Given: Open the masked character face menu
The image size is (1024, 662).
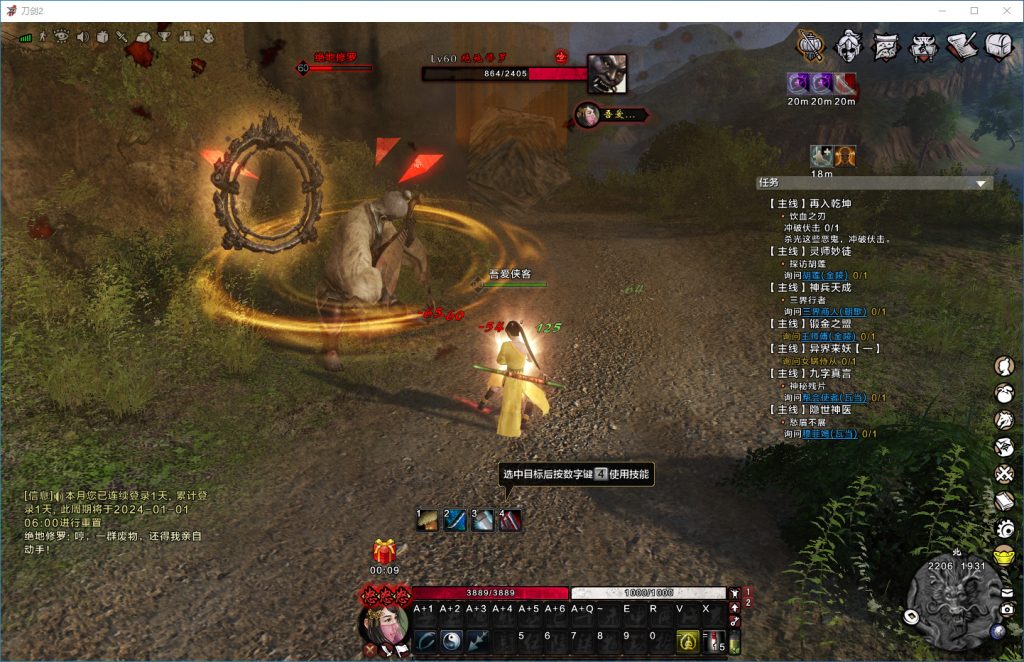Looking at the screenshot, I should [x=849, y=45].
